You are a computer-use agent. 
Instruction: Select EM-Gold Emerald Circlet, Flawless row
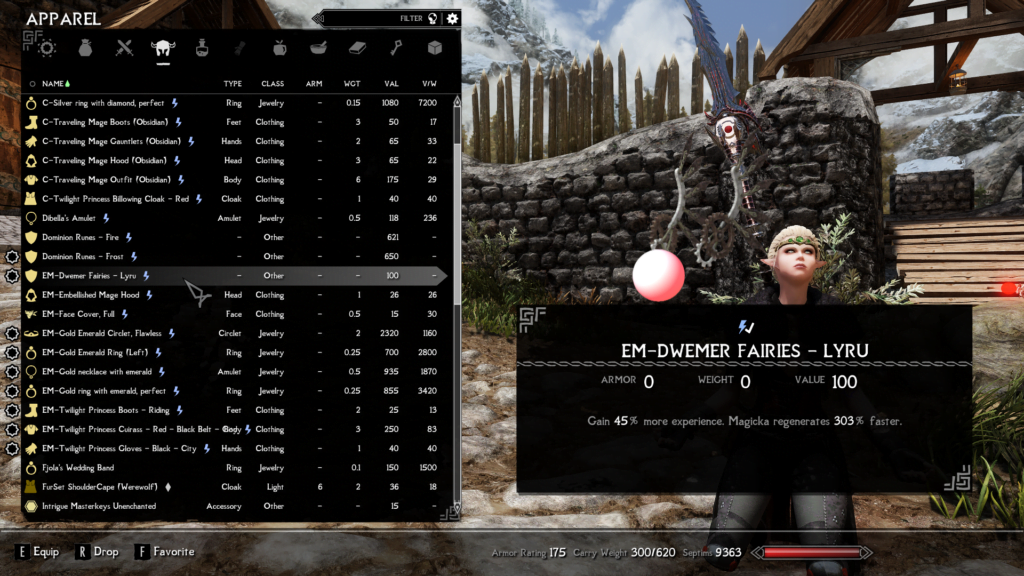click(101, 333)
